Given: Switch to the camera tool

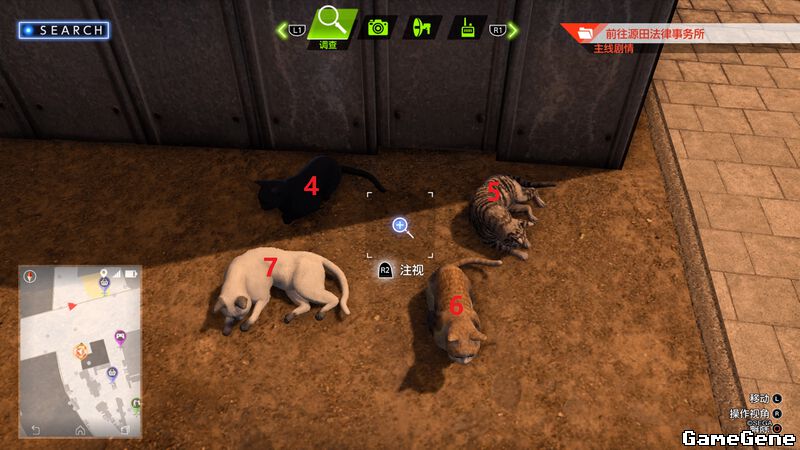Looking at the screenshot, I should [x=377, y=27].
